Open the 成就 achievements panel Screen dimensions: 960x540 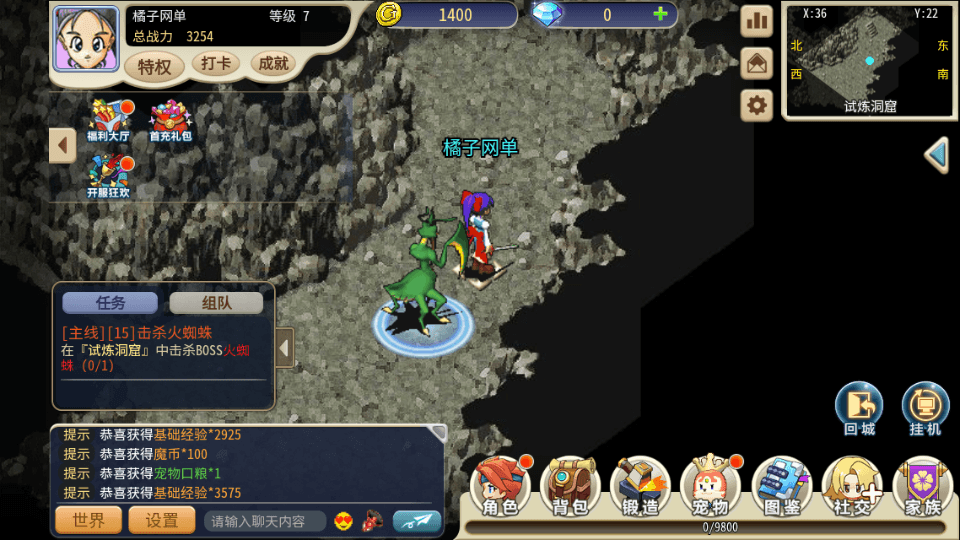[x=273, y=64]
